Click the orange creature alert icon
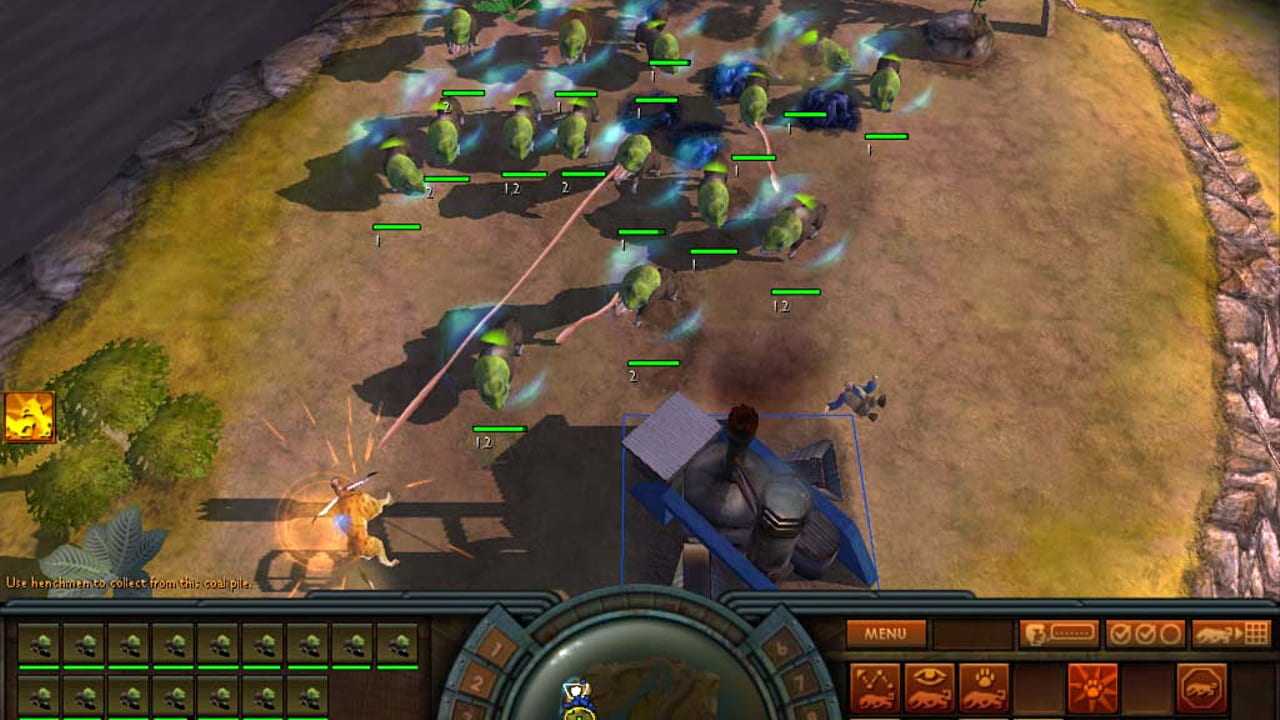Screen dimensions: 1280x720 29,417
